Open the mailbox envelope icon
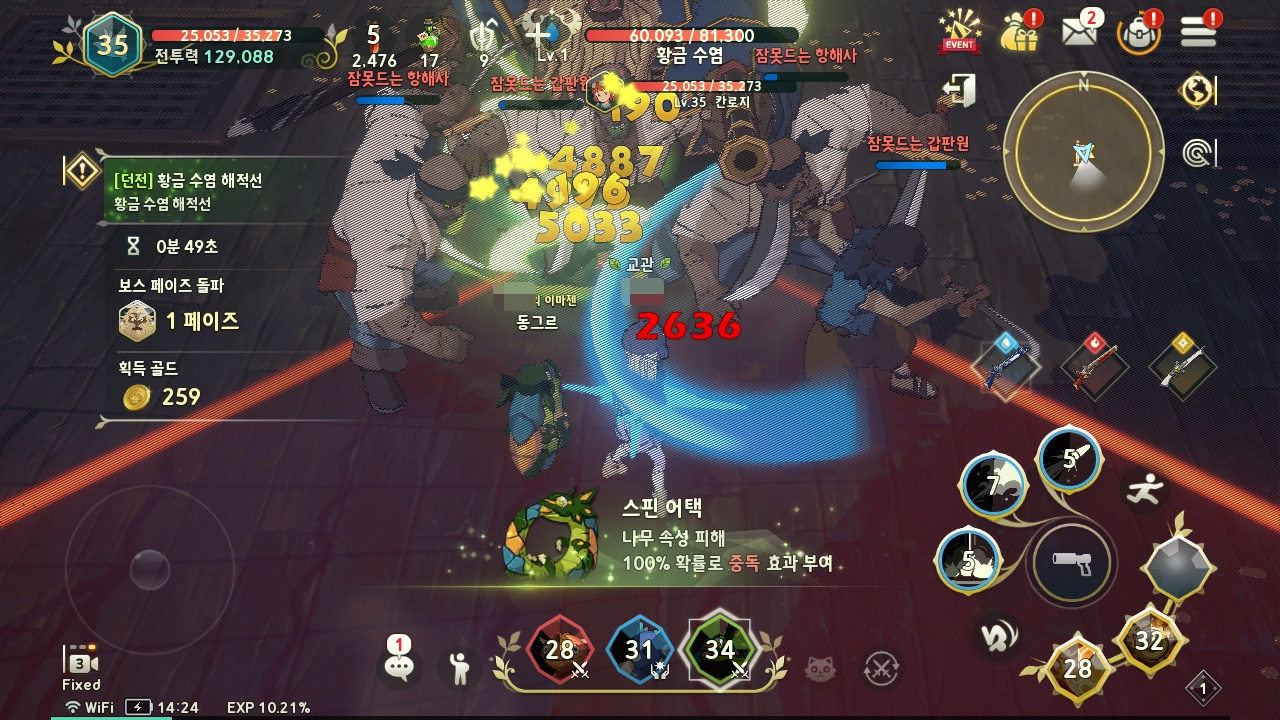 (x=1080, y=31)
